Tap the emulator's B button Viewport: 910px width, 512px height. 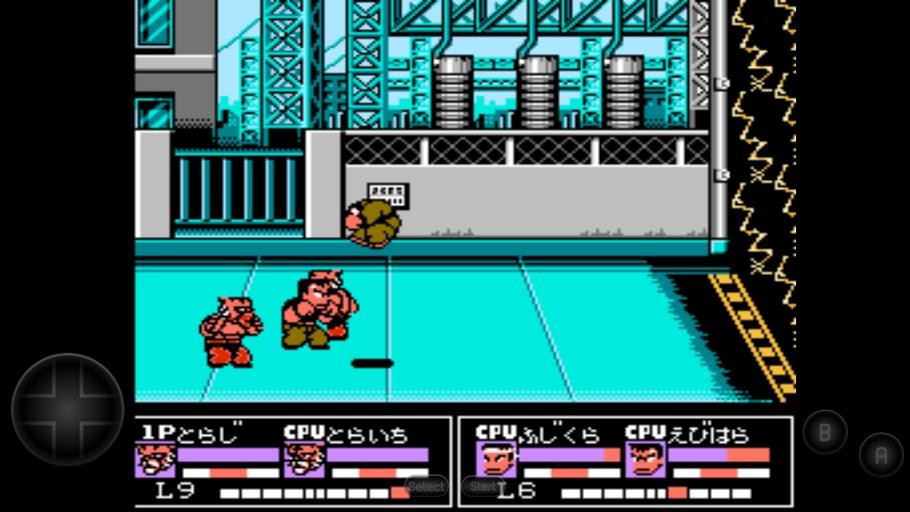click(x=825, y=432)
